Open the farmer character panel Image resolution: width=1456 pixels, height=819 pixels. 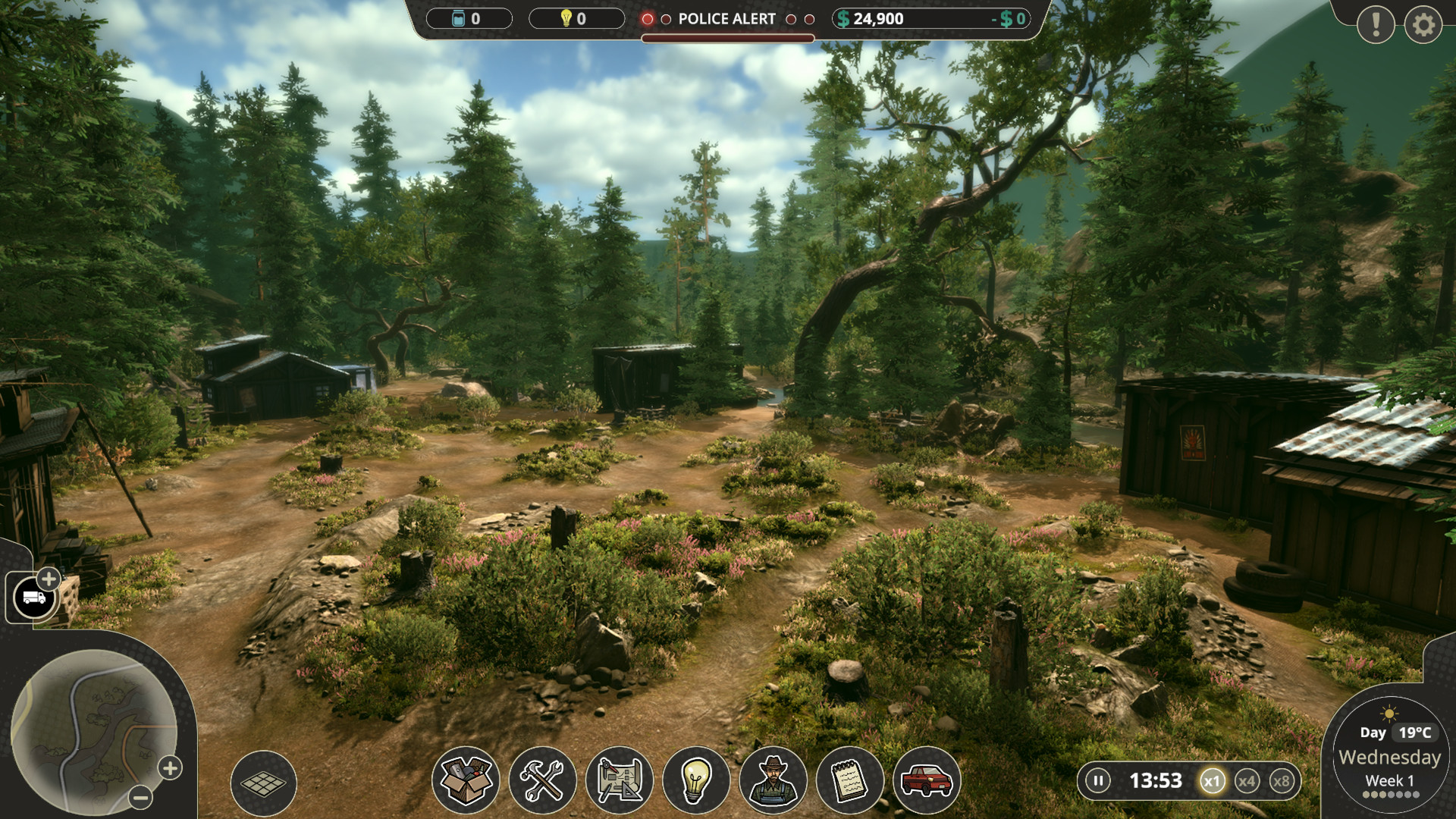(x=773, y=780)
